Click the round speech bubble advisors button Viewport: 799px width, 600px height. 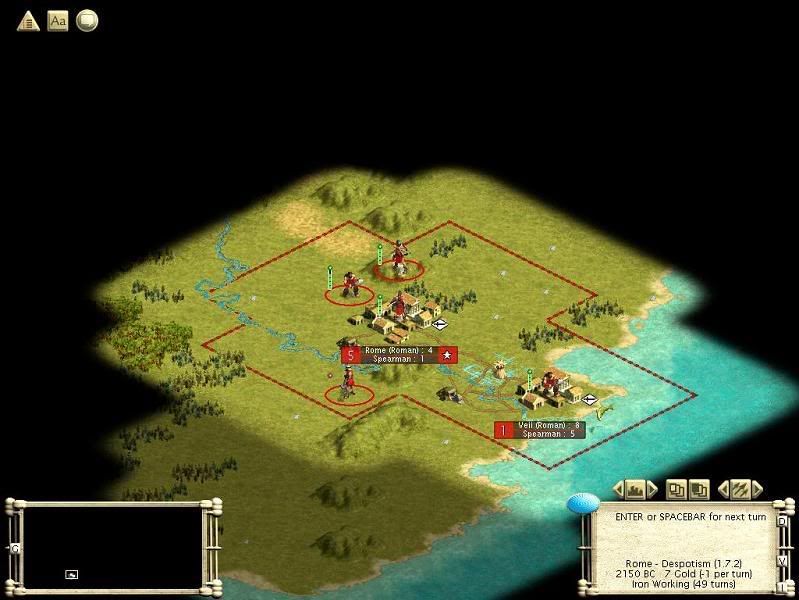(x=87, y=20)
